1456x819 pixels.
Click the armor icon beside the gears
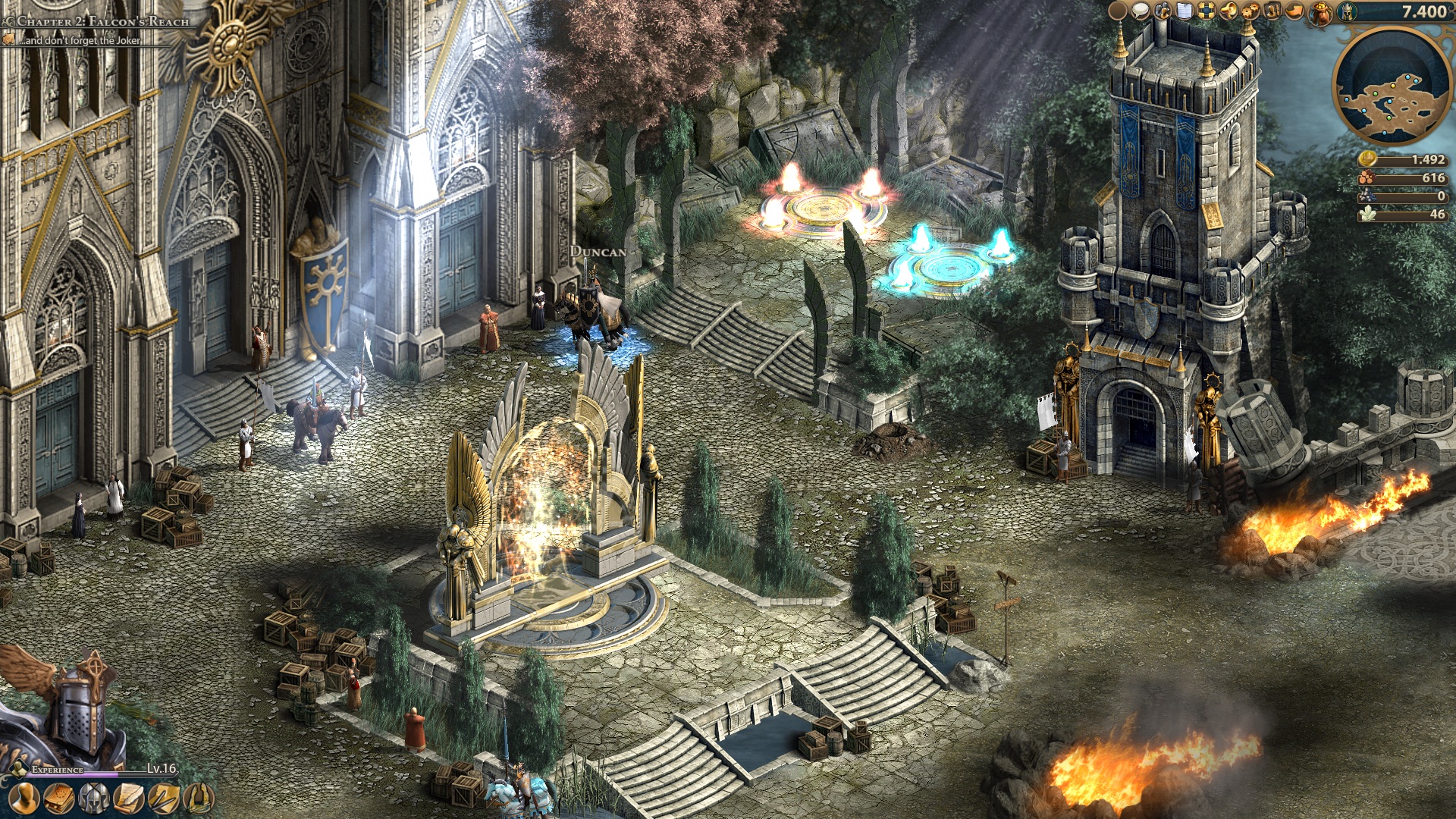point(1271,11)
